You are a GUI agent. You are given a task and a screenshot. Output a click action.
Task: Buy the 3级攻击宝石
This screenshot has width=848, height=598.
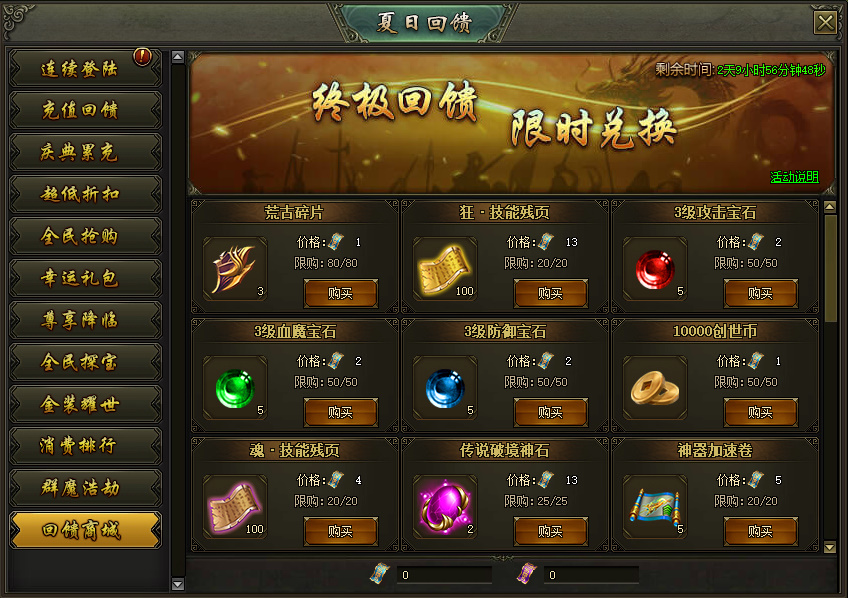[x=760, y=293]
